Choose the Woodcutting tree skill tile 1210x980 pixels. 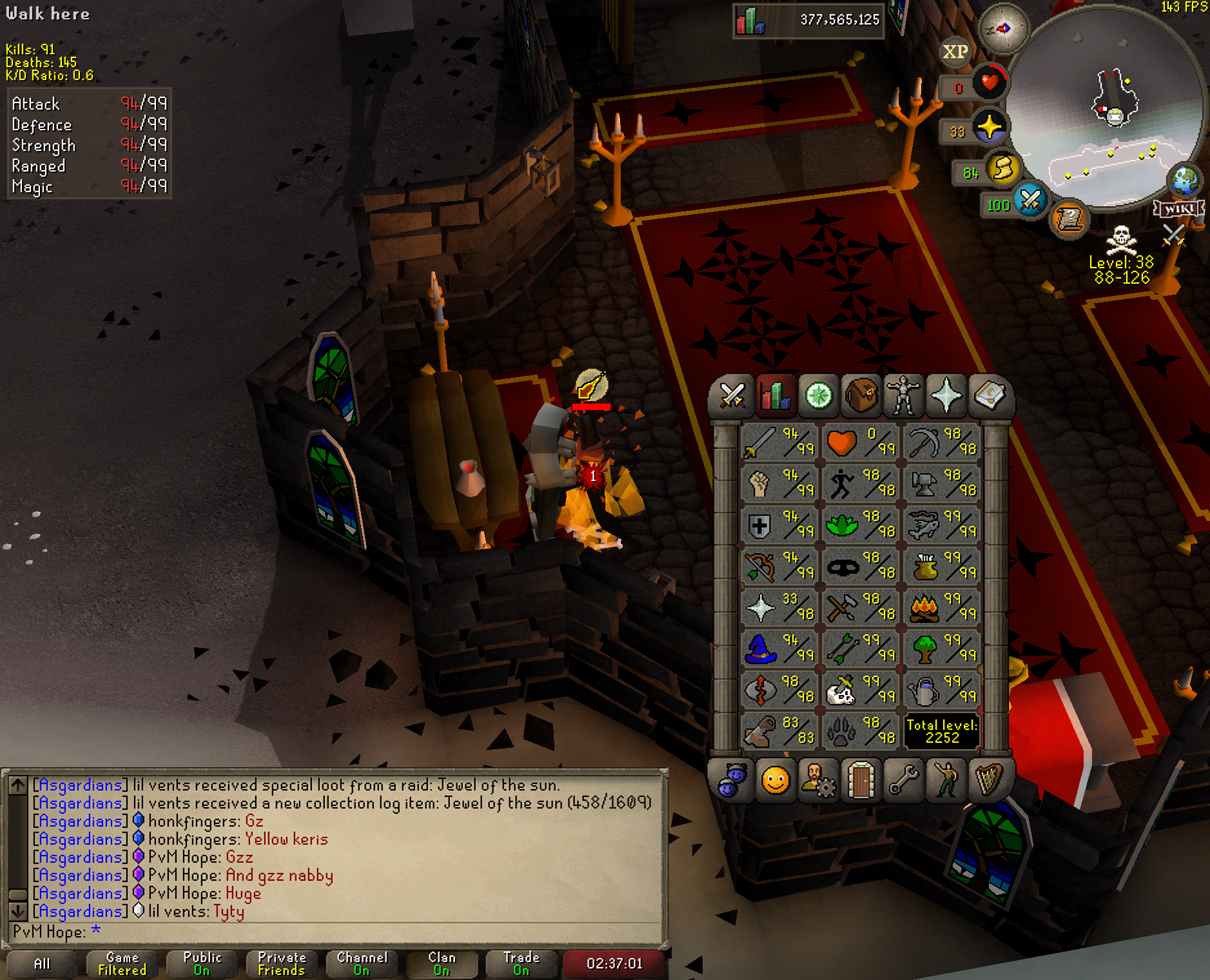942,649
